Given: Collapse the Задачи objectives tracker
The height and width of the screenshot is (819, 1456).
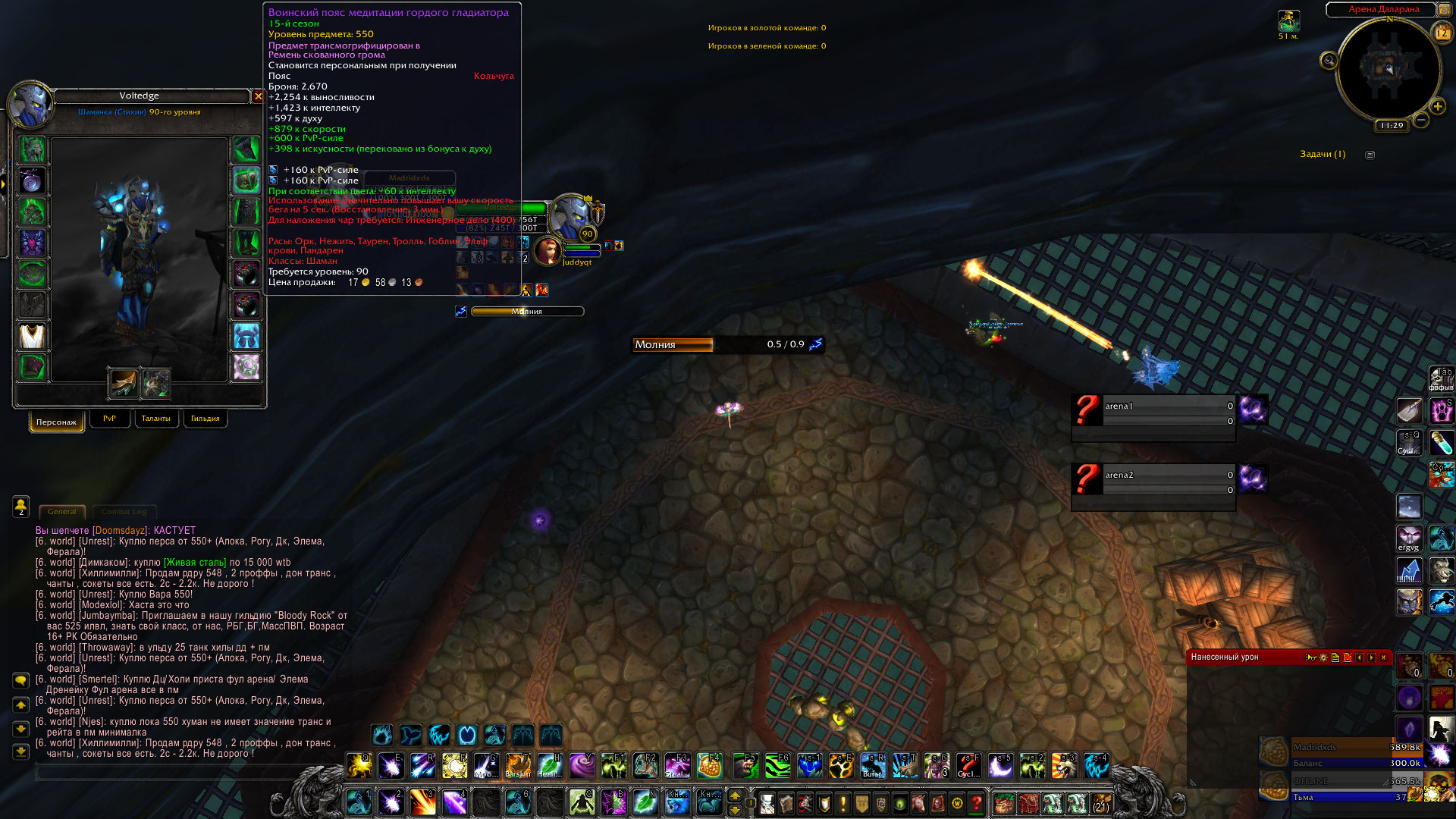Looking at the screenshot, I should pos(1370,155).
